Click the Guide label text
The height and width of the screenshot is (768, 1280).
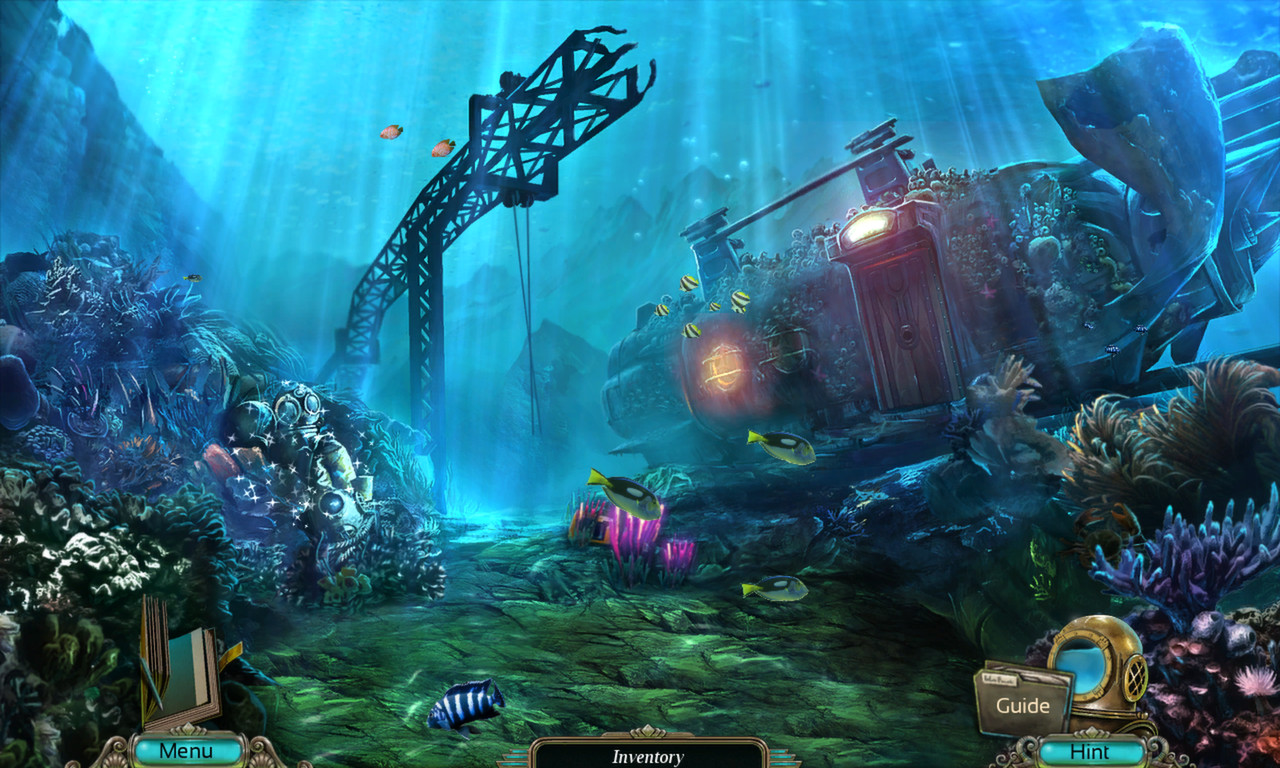tap(1022, 705)
